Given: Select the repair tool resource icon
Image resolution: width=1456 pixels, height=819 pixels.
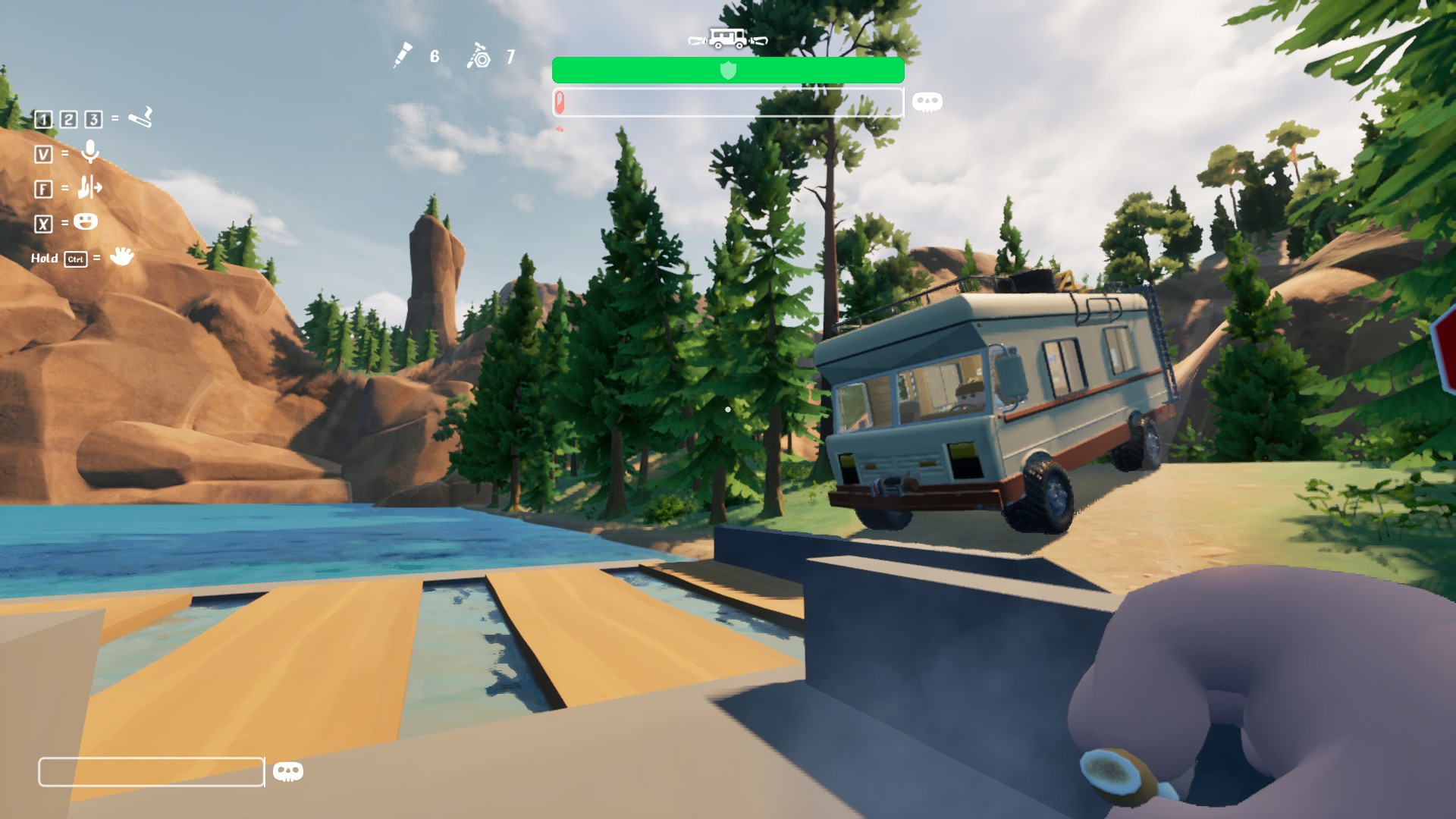Looking at the screenshot, I should (x=479, y=56).
